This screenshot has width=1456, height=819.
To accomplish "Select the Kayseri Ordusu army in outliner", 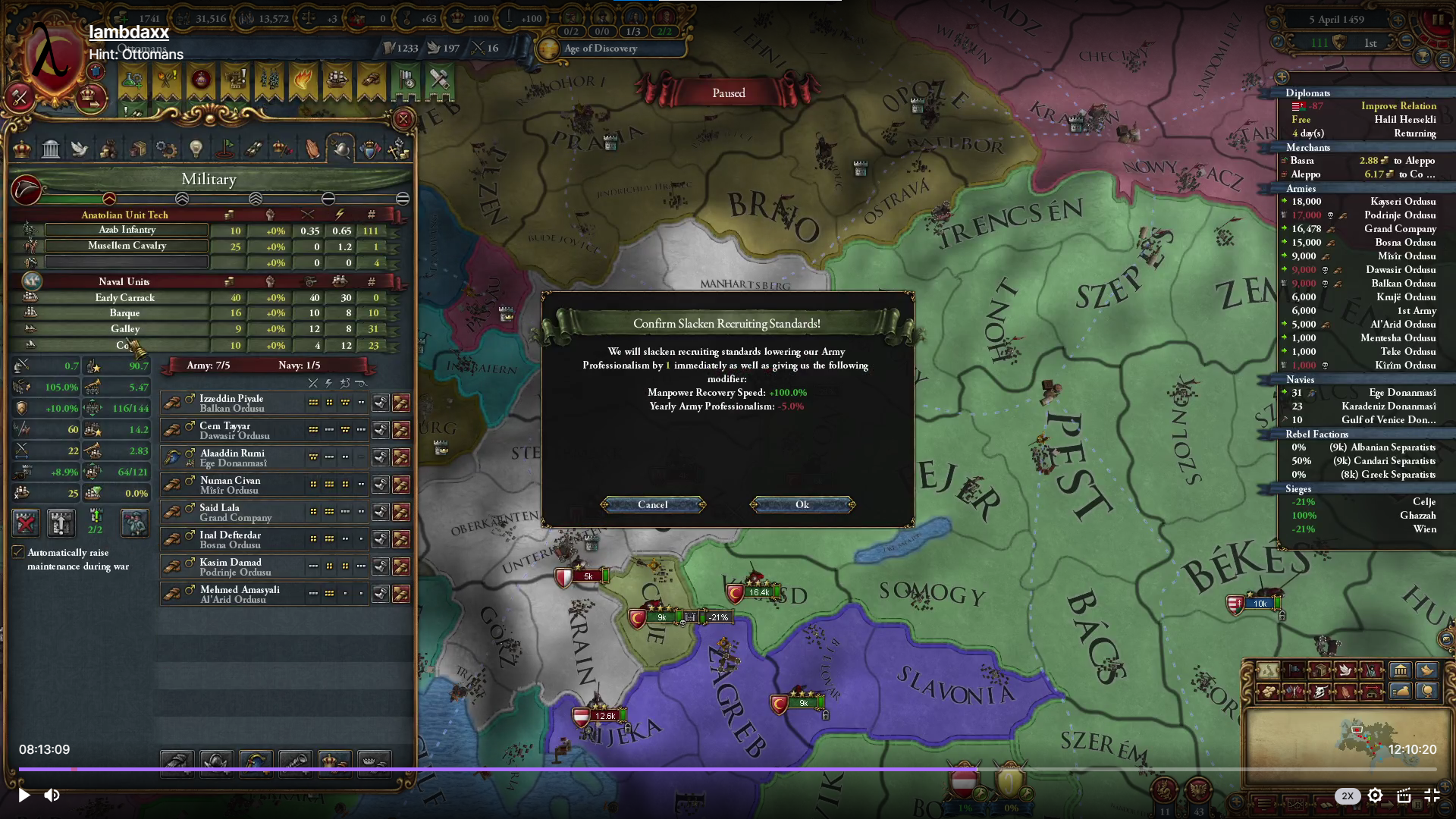I will 1402,202.
